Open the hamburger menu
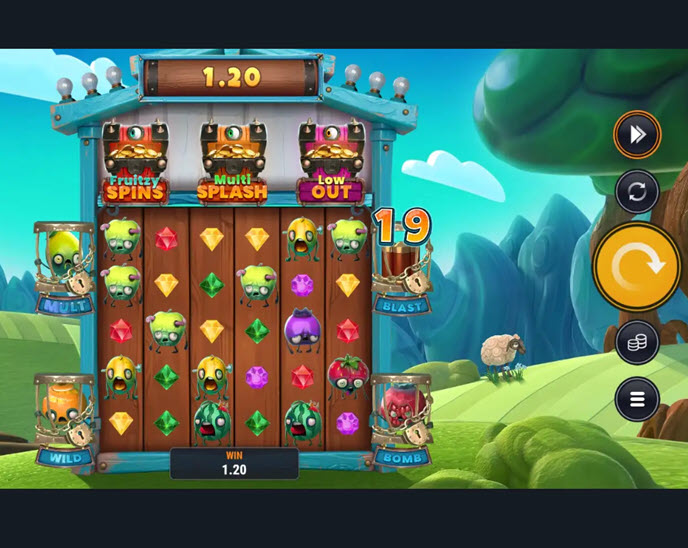The image size is (688, 548). (x=637, y=399)
